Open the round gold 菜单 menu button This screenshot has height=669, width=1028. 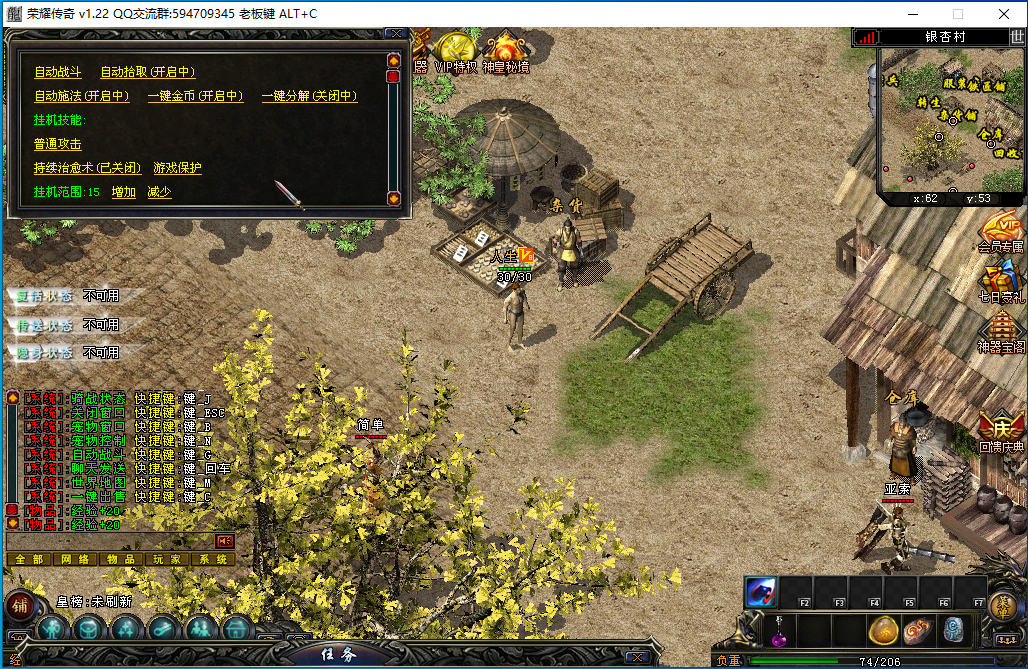tap(1001, 606)
